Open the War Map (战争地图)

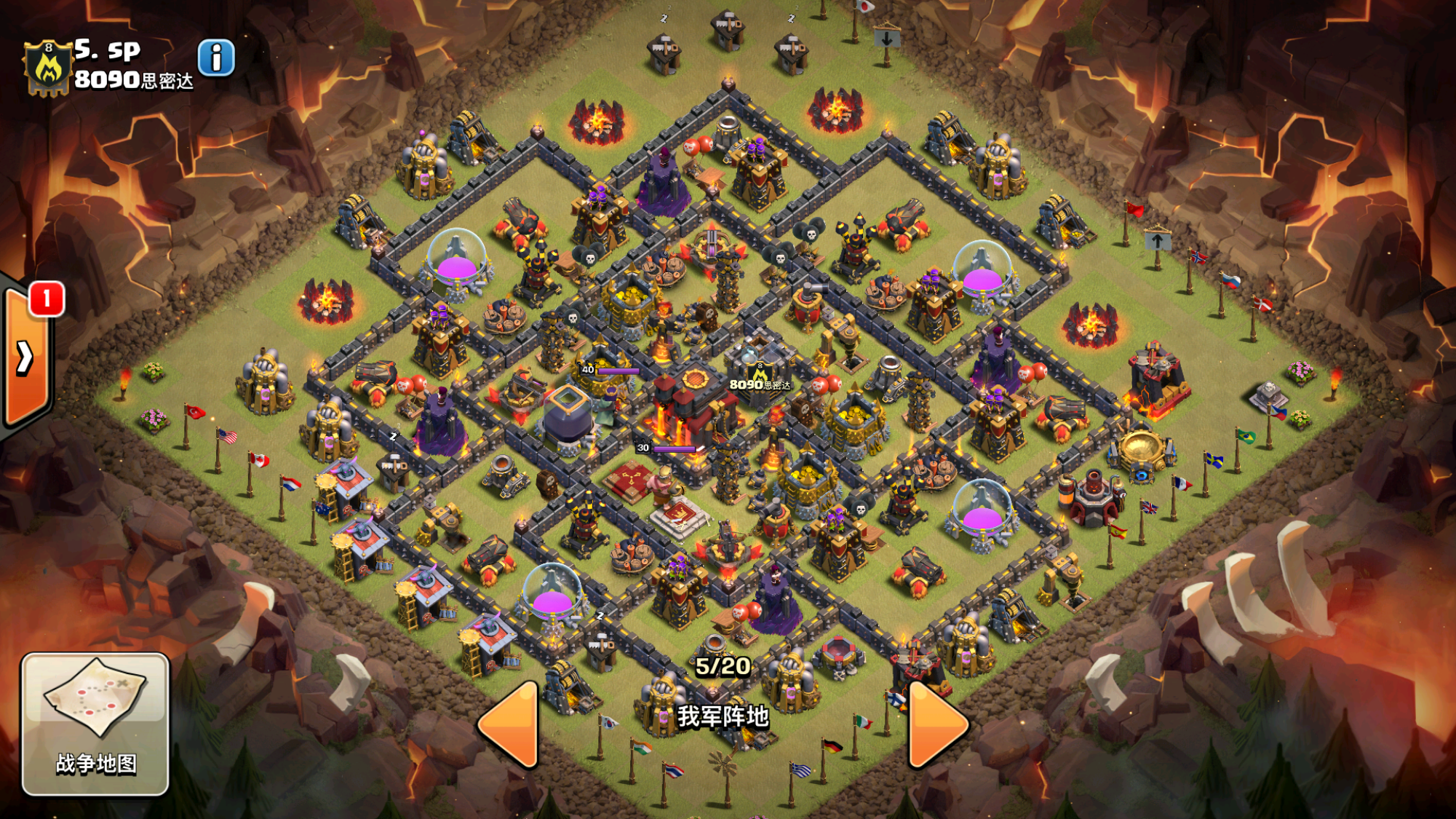click(95, 723)
